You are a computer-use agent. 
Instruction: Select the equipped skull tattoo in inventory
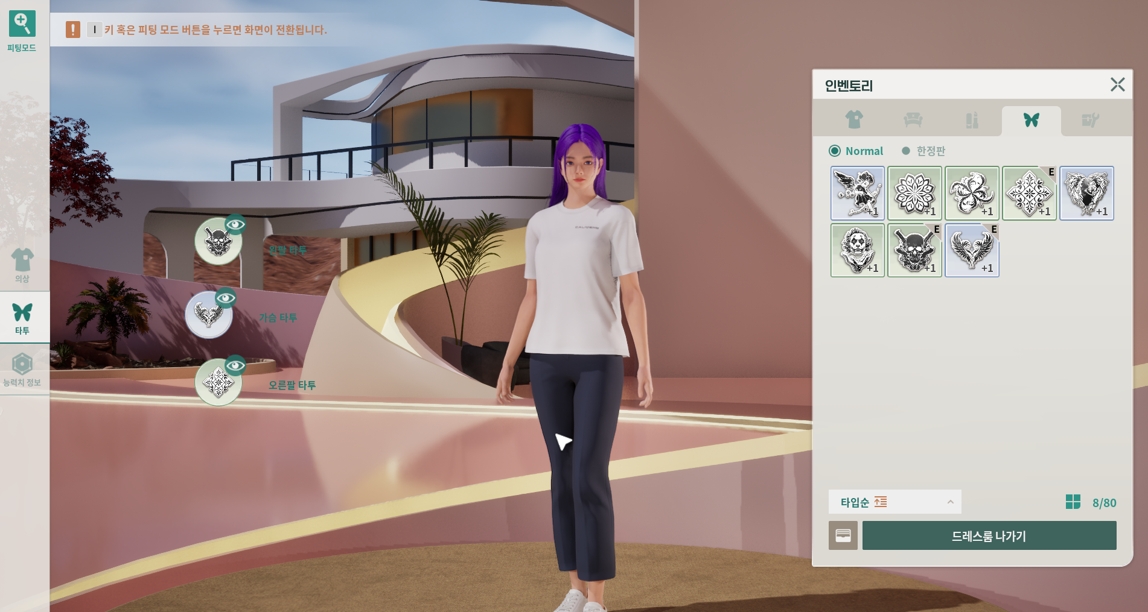point(914,250)
